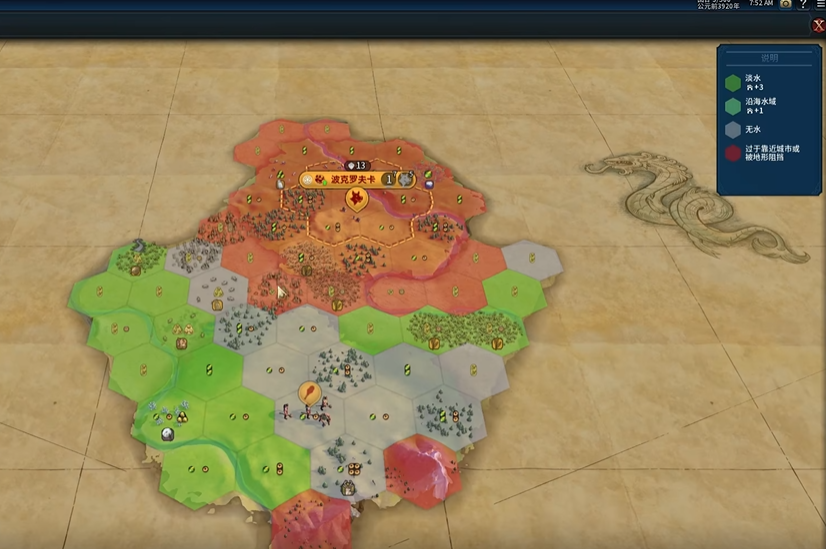Open the main game menu icon
826x549 pixels.
click(x=820, y=4)
